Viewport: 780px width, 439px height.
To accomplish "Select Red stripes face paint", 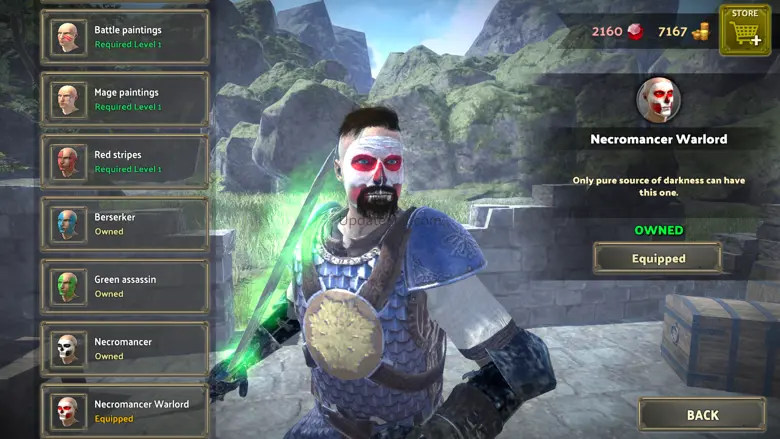I will pyautogui.click(x=125, y=162).
